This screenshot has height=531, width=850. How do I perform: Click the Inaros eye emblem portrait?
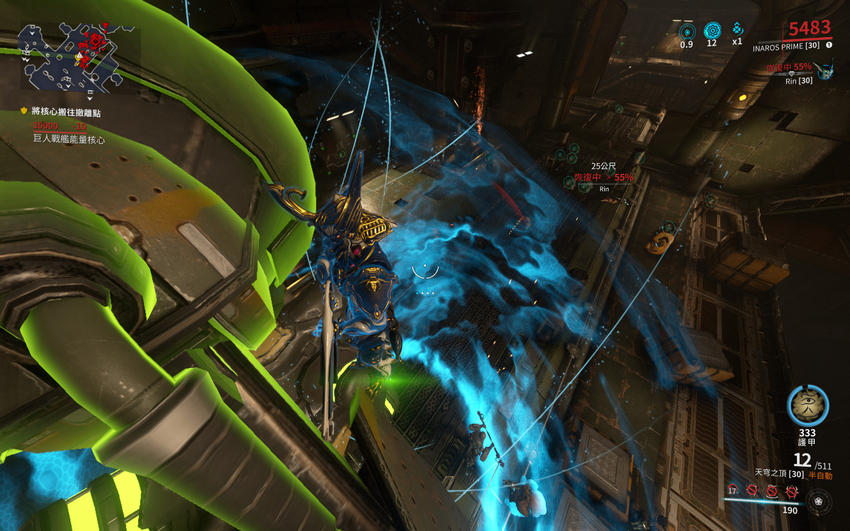(x=807, y=406)
